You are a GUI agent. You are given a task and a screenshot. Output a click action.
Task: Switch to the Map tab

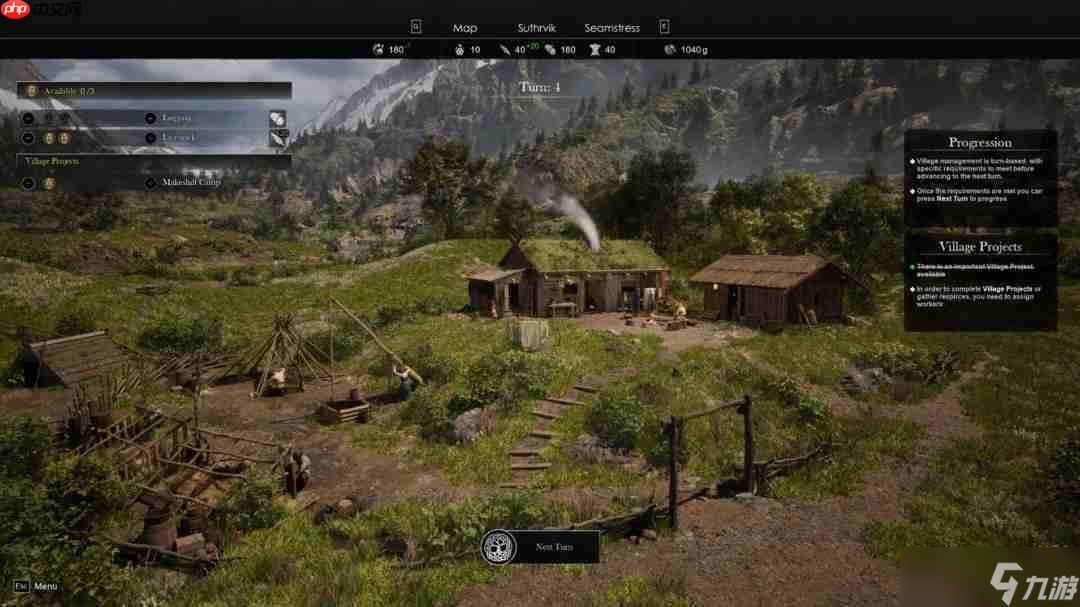click(x=465, y=28)
